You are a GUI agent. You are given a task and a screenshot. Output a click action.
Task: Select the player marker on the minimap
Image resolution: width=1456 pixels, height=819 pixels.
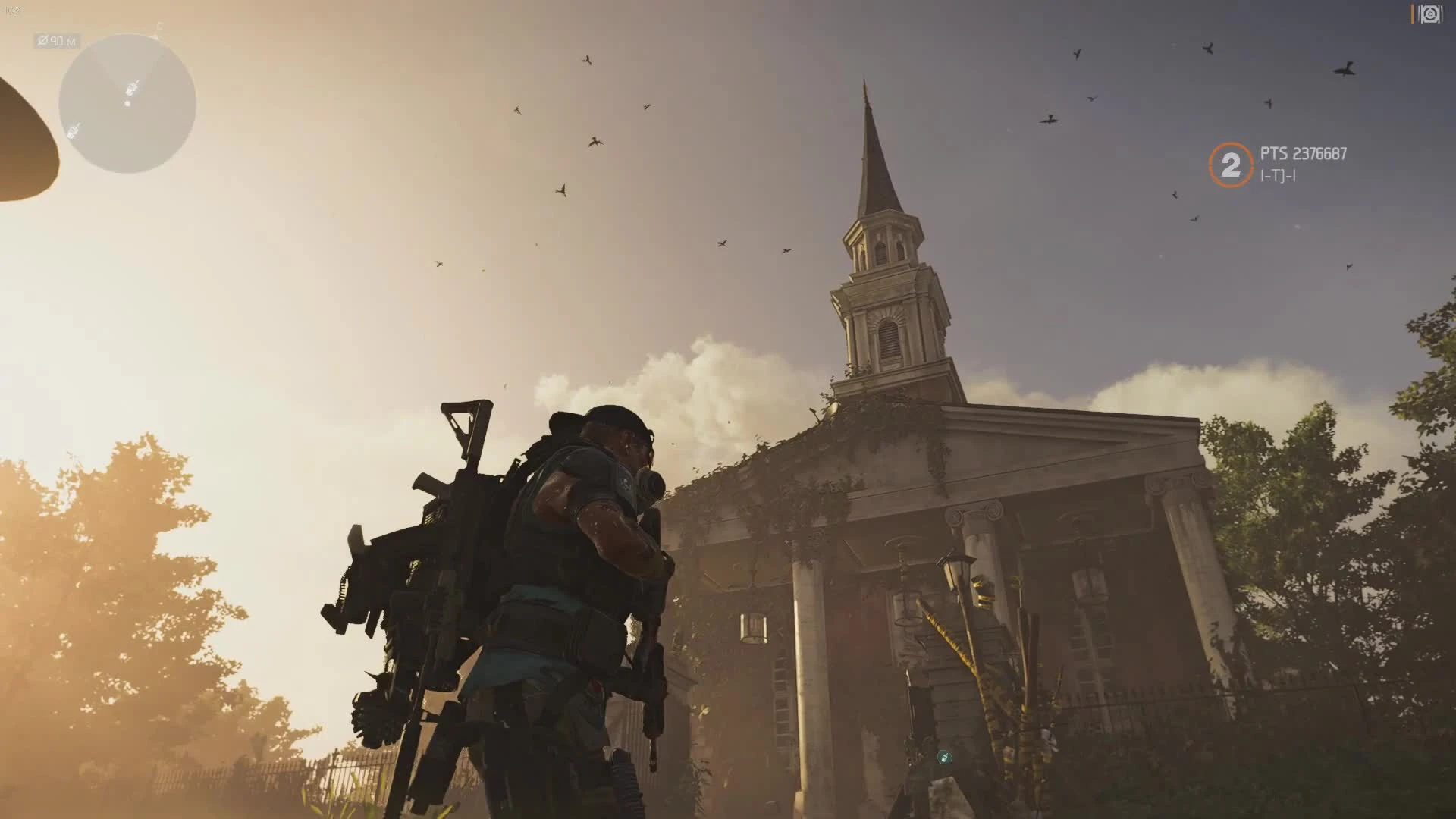click(131, 88)
